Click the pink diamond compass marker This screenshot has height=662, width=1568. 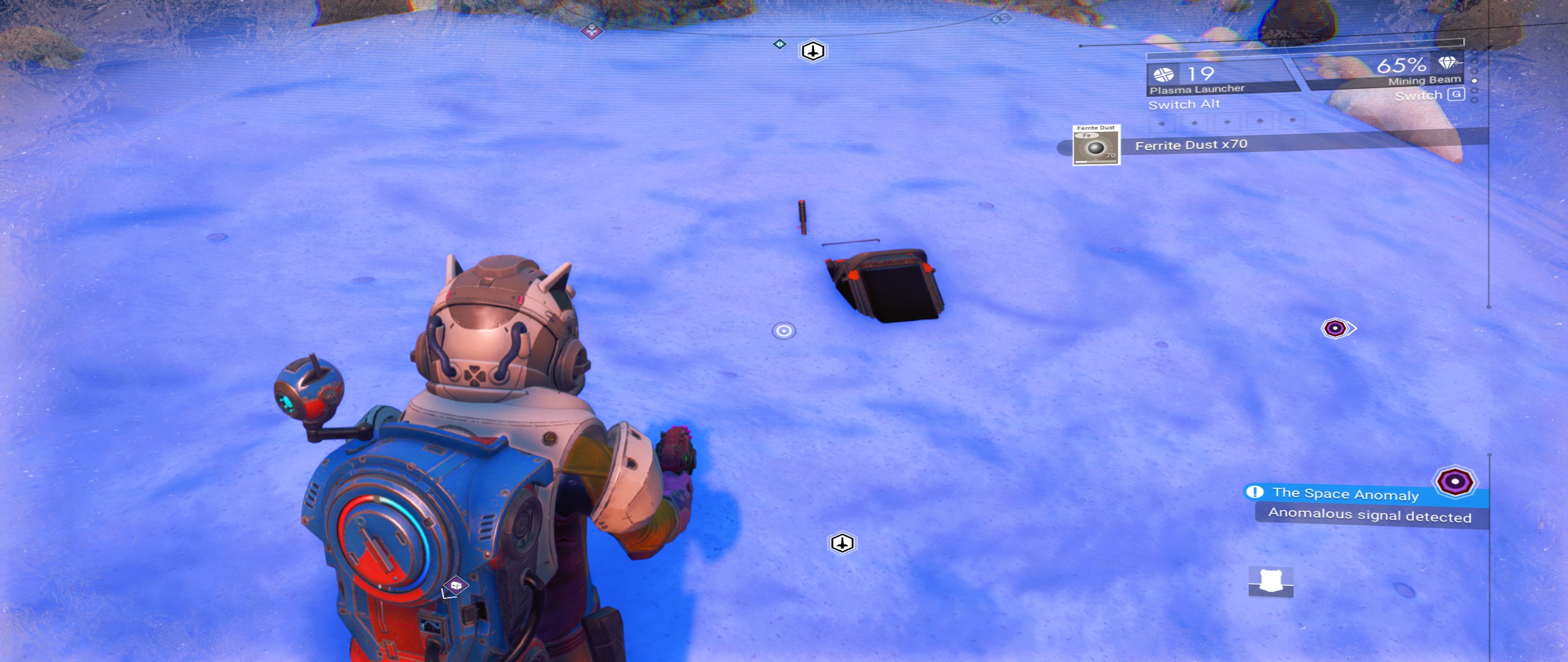591,29
